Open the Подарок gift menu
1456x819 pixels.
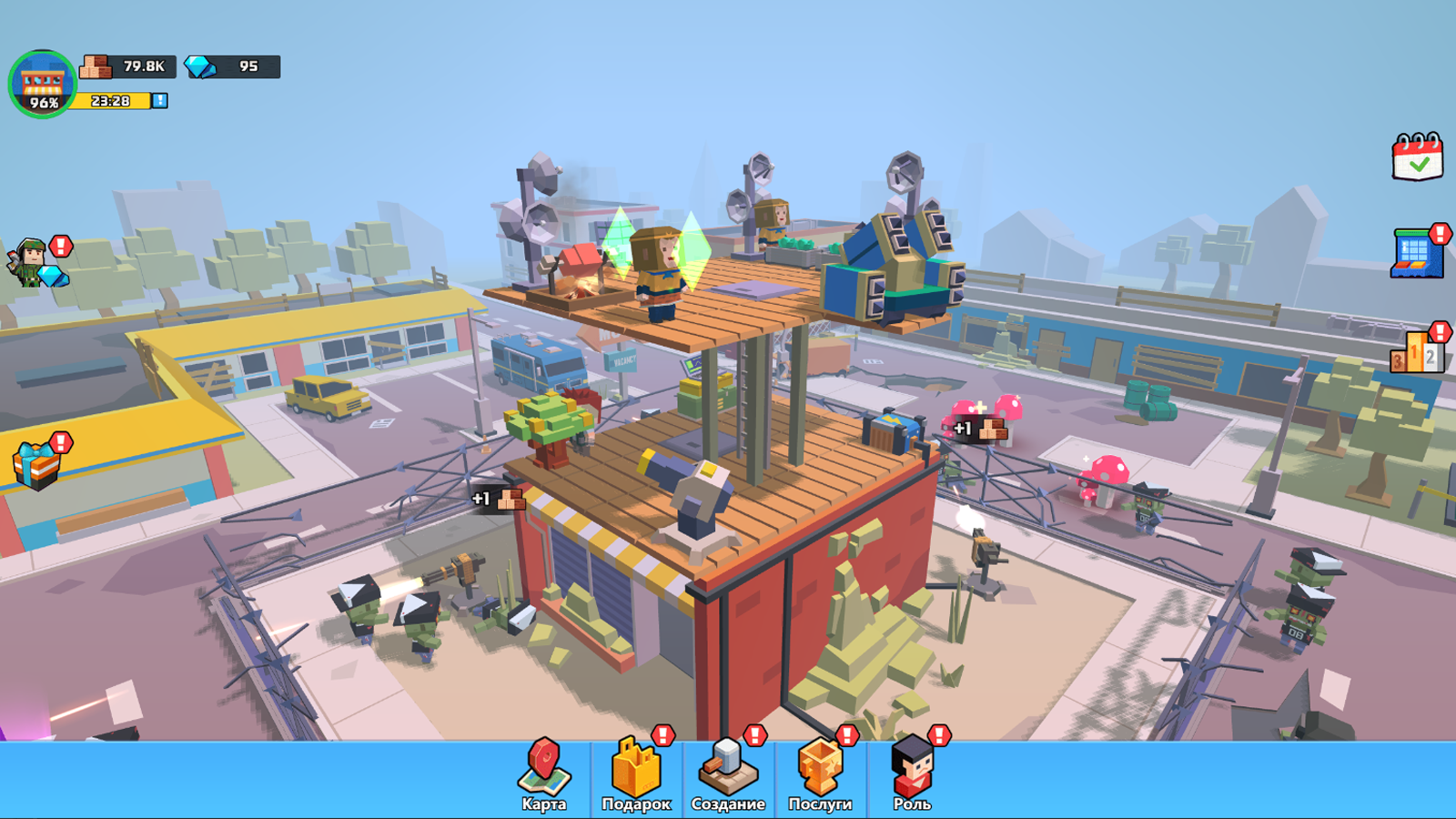click(635, 778)
